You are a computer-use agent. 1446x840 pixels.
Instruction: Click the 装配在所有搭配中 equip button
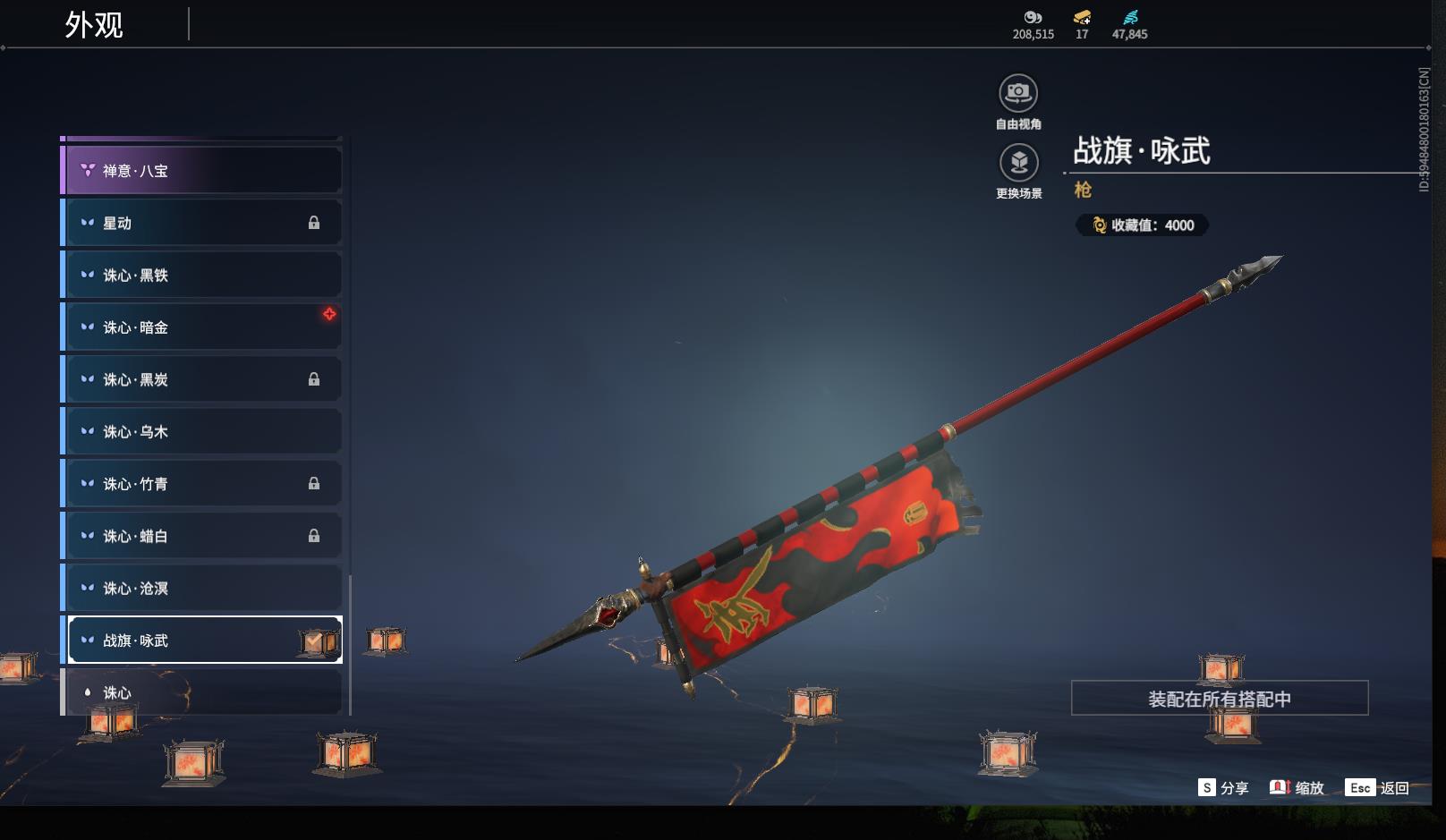point(1219,699)
